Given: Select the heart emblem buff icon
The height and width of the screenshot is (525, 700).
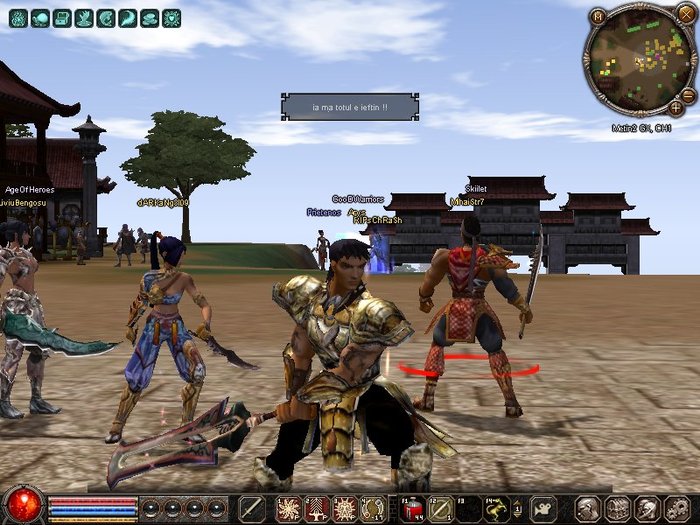Looking at the screenshot, I should 172,18.
